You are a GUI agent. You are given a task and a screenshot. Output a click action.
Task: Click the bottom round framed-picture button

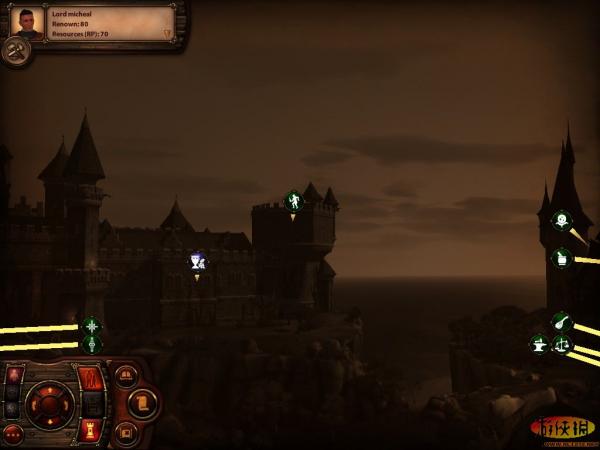click(126, 432)
